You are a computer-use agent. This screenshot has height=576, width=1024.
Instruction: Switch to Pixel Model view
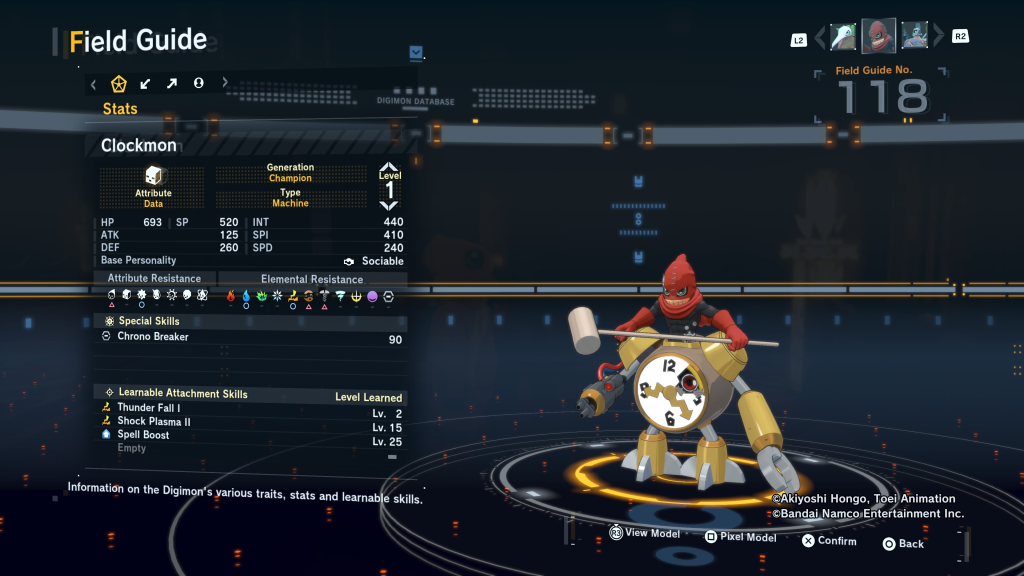739,537
